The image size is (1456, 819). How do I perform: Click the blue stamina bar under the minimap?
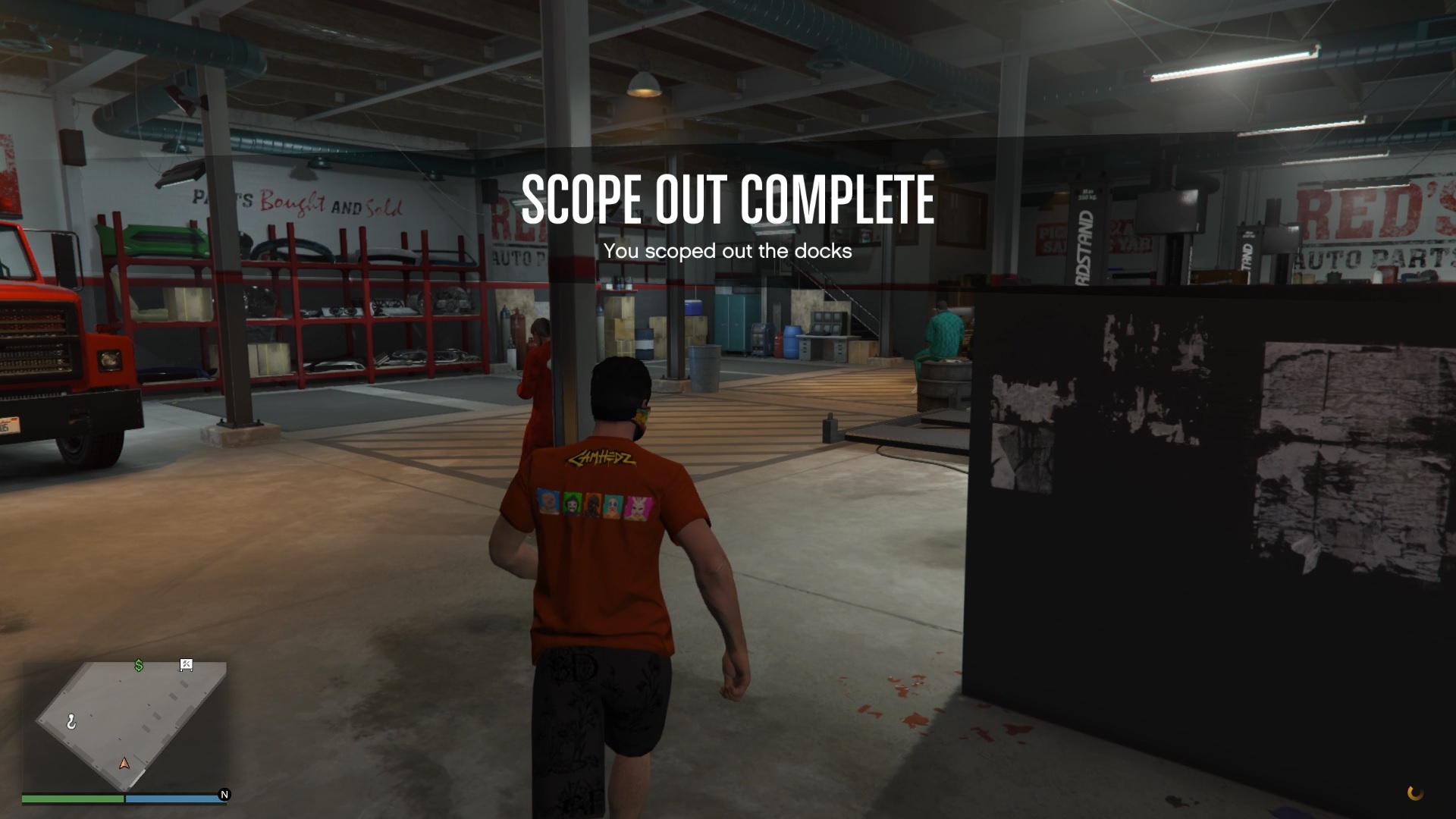(175, 798)
